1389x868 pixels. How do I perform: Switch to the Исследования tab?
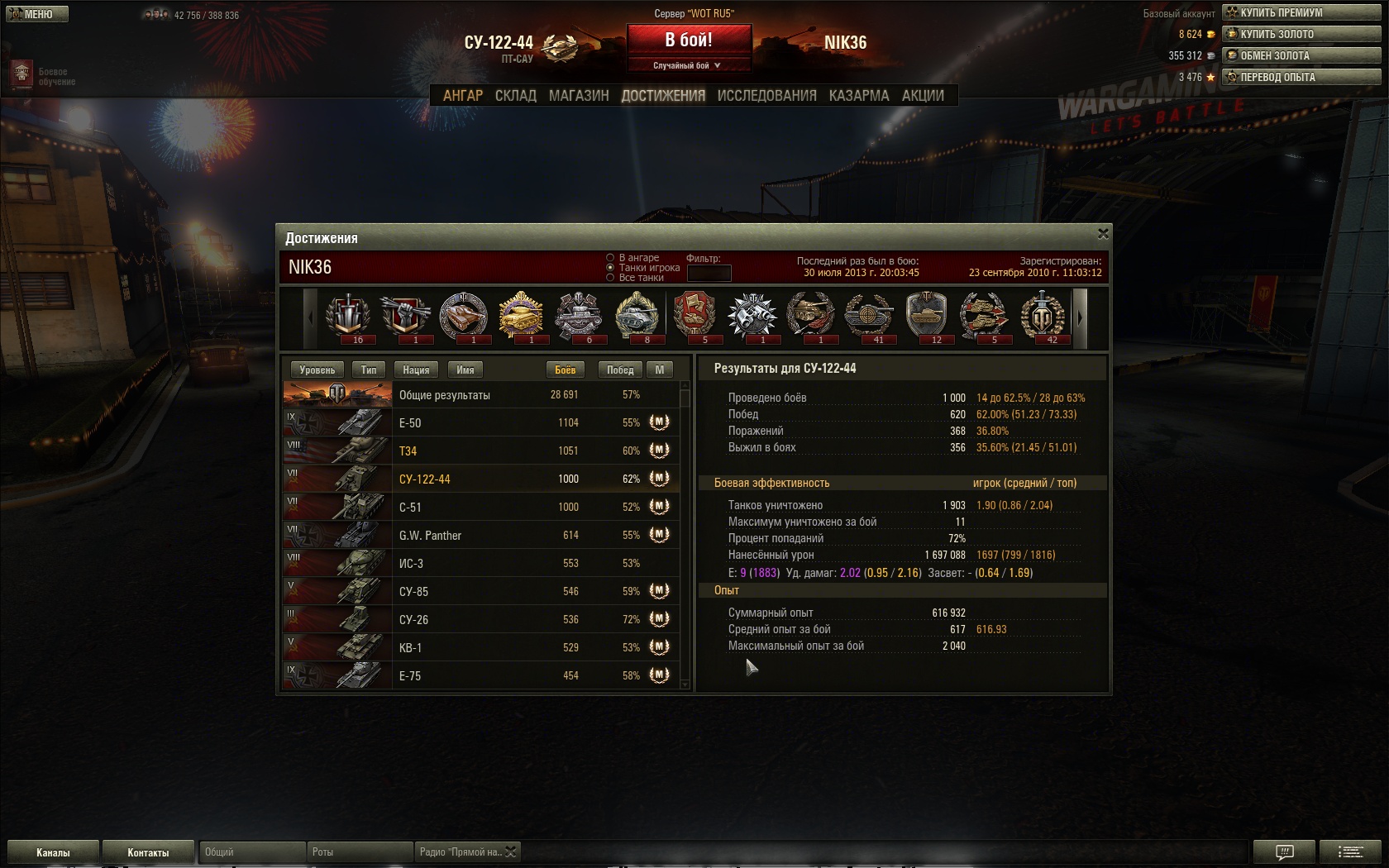coord(766,96)
